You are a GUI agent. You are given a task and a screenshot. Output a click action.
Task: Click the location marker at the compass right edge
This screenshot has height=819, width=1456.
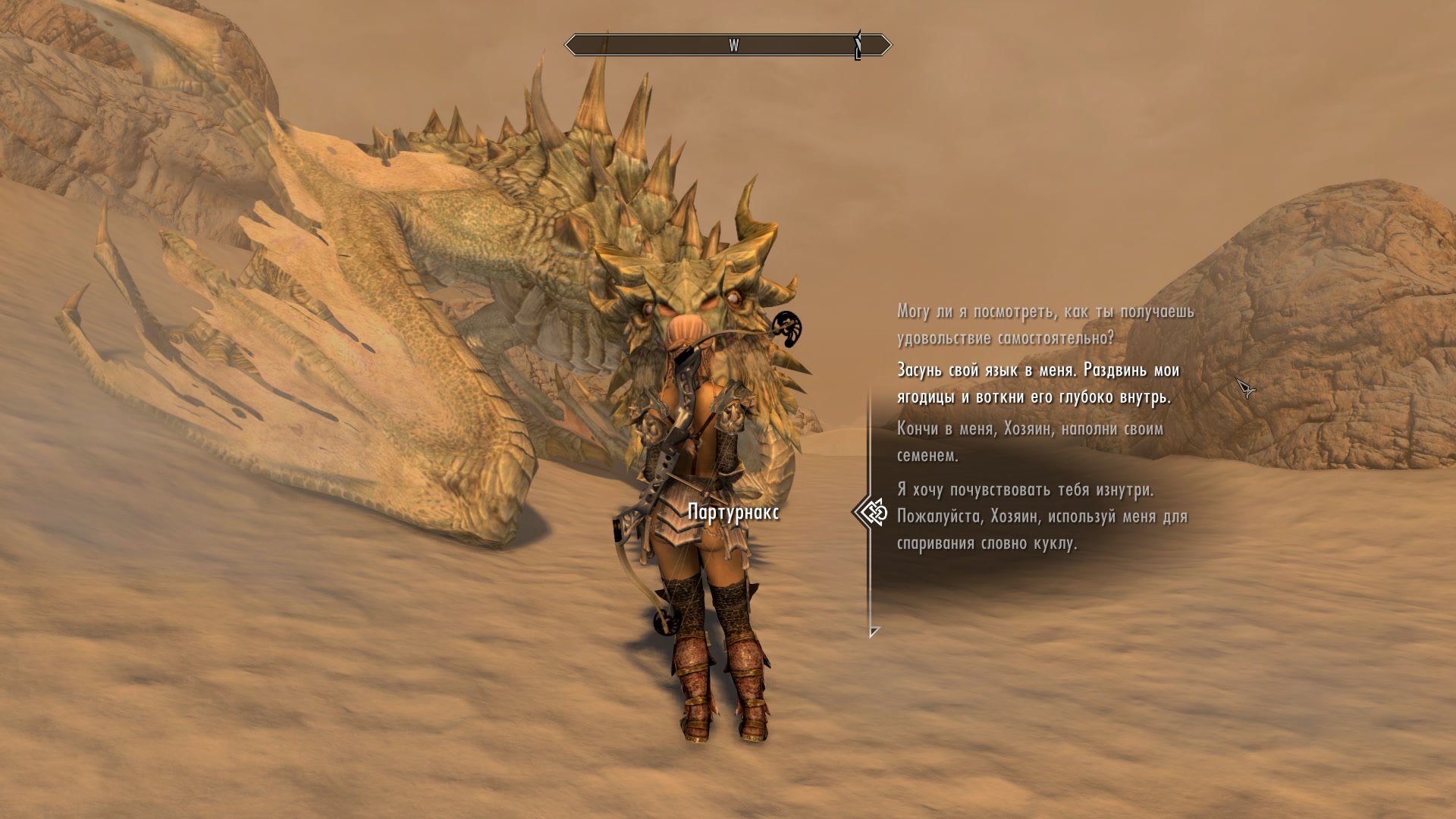pyautogui.click(x=858, y=44)
